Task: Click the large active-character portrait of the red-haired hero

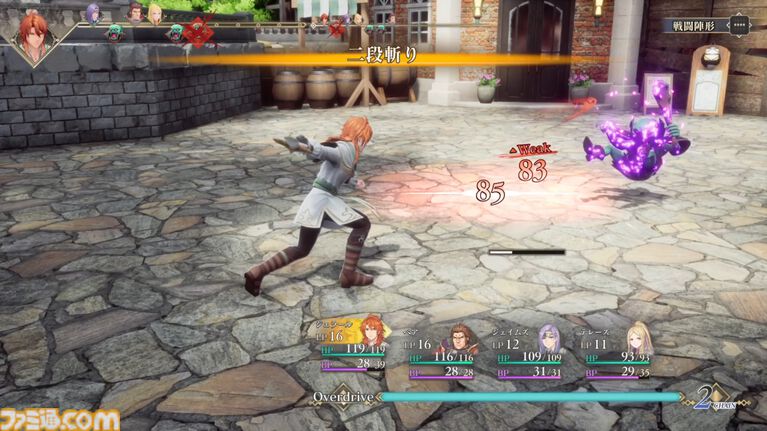Action: [35, 36]
